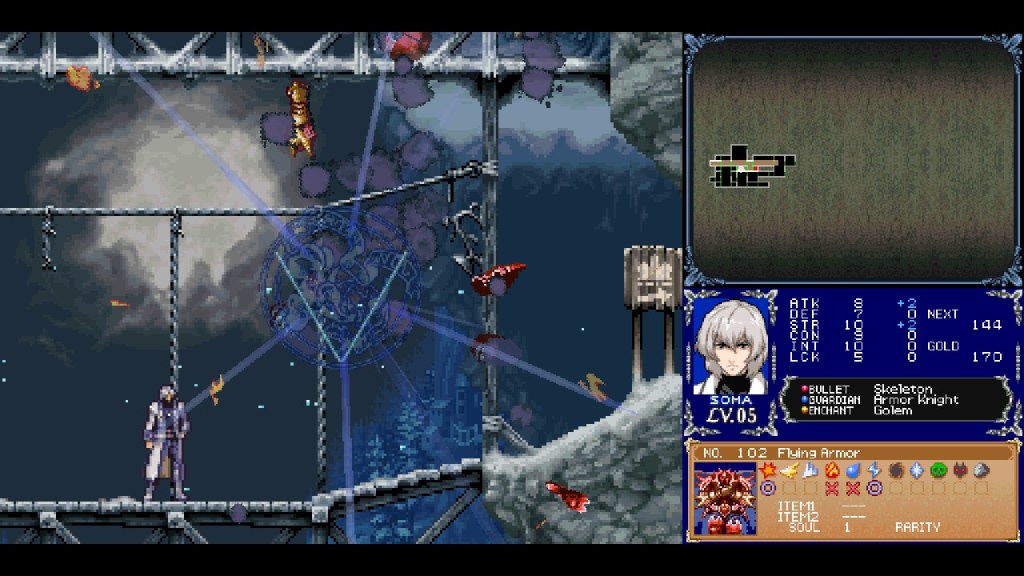1024x576 pixels.
Task: Click the lightning bolt element icon
Action: pyautogui.click(x=874, y=470)
